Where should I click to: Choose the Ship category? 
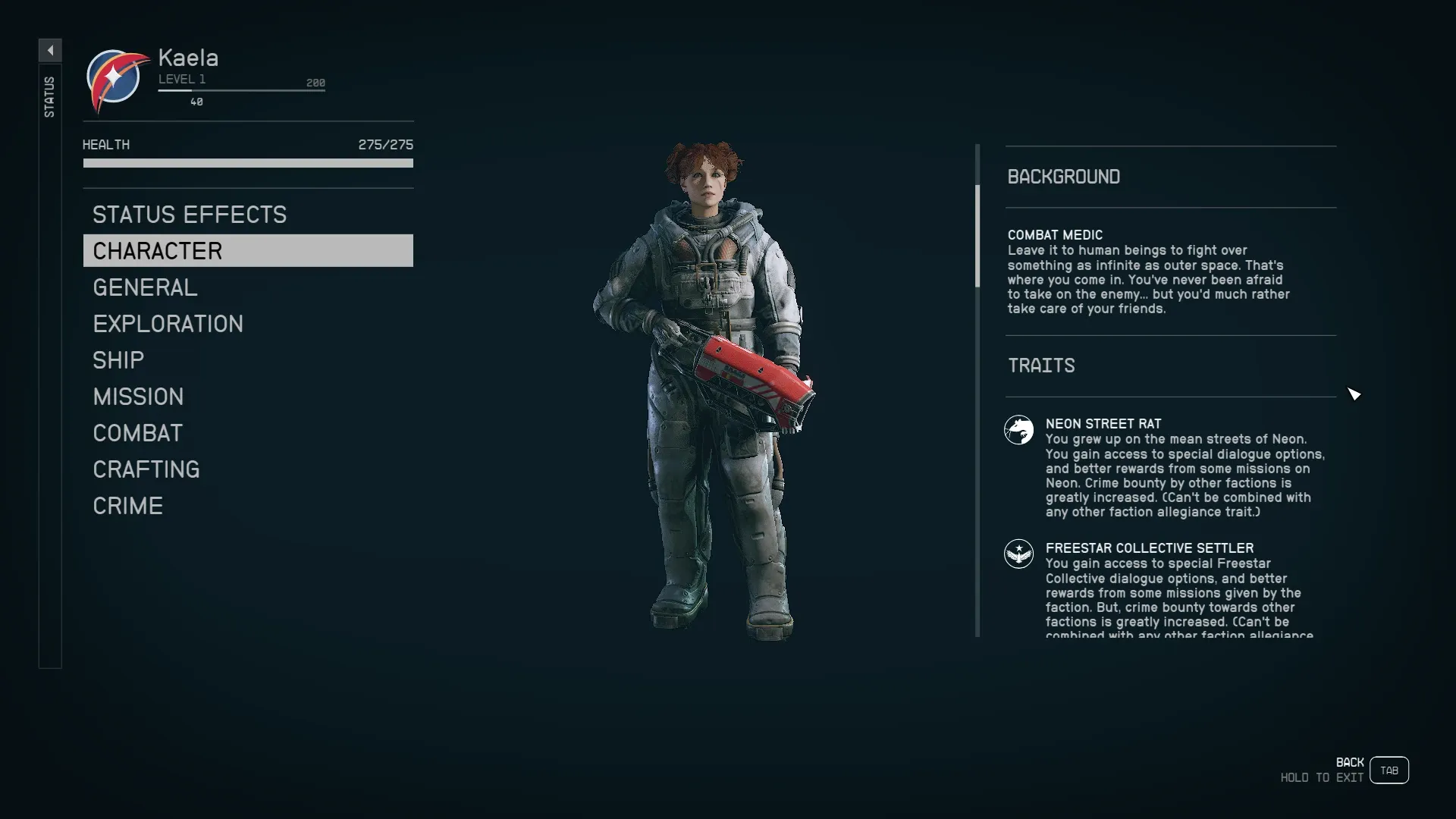(118, 360)
